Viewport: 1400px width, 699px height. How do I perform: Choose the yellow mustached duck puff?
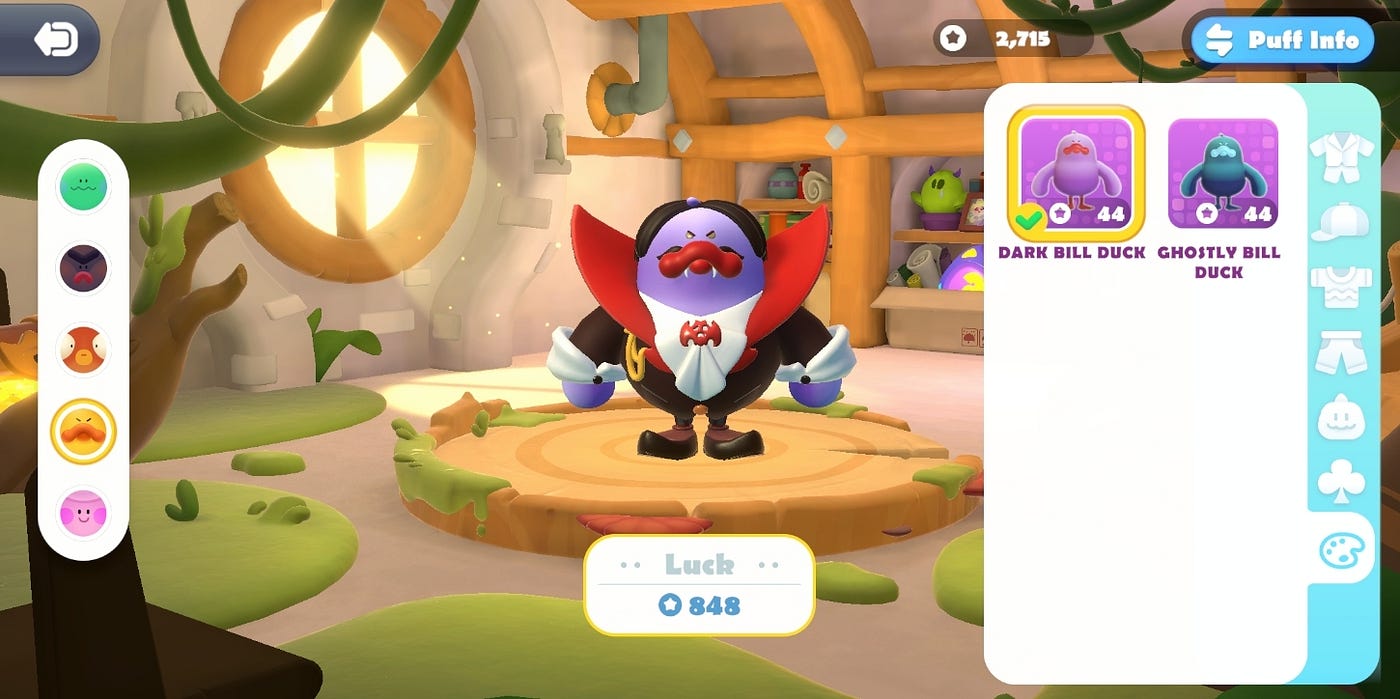click(x=83, y=432)
